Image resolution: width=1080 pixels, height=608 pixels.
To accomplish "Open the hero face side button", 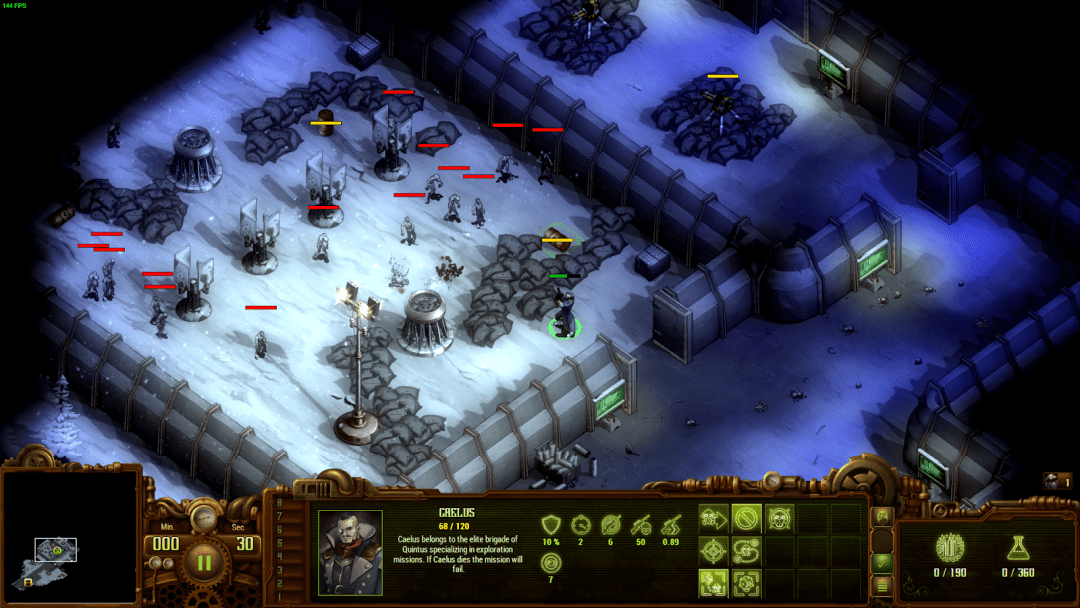I will tap(882, 517).
